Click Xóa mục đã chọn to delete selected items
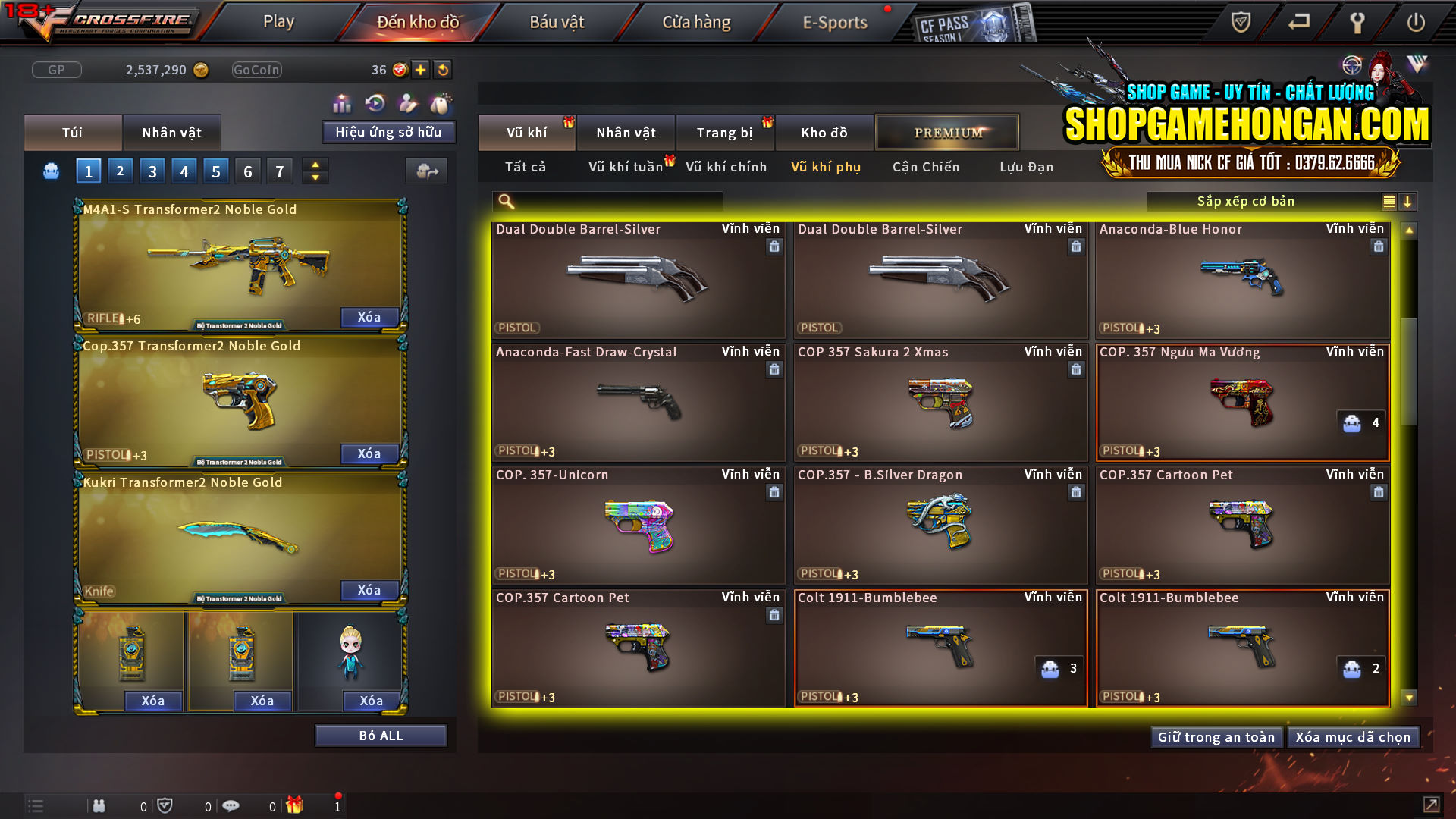This screenshot has height=819, width=1456. tap(1353, 736)
